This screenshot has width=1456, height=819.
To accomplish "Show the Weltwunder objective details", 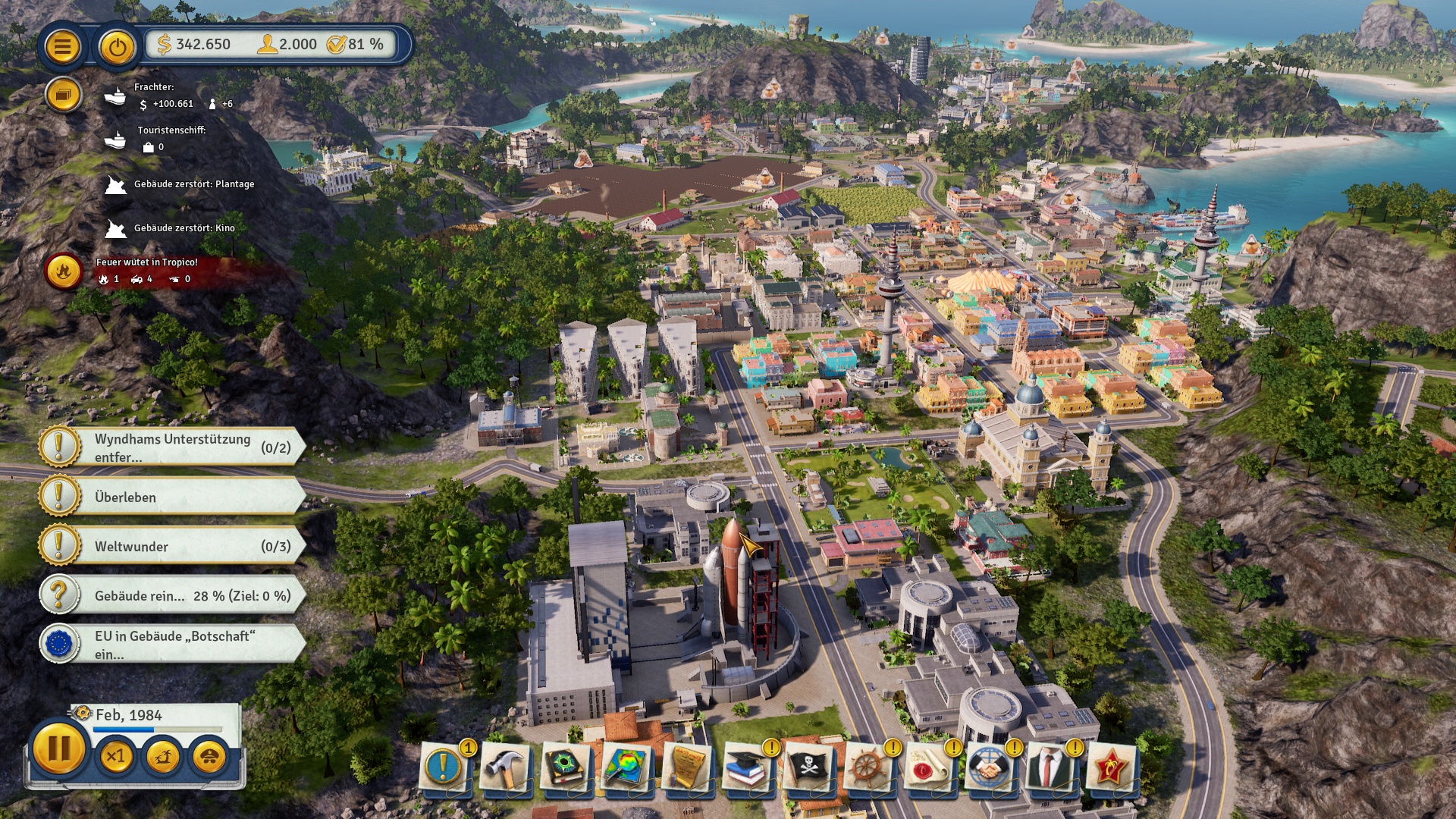I will tap(173, 546).
